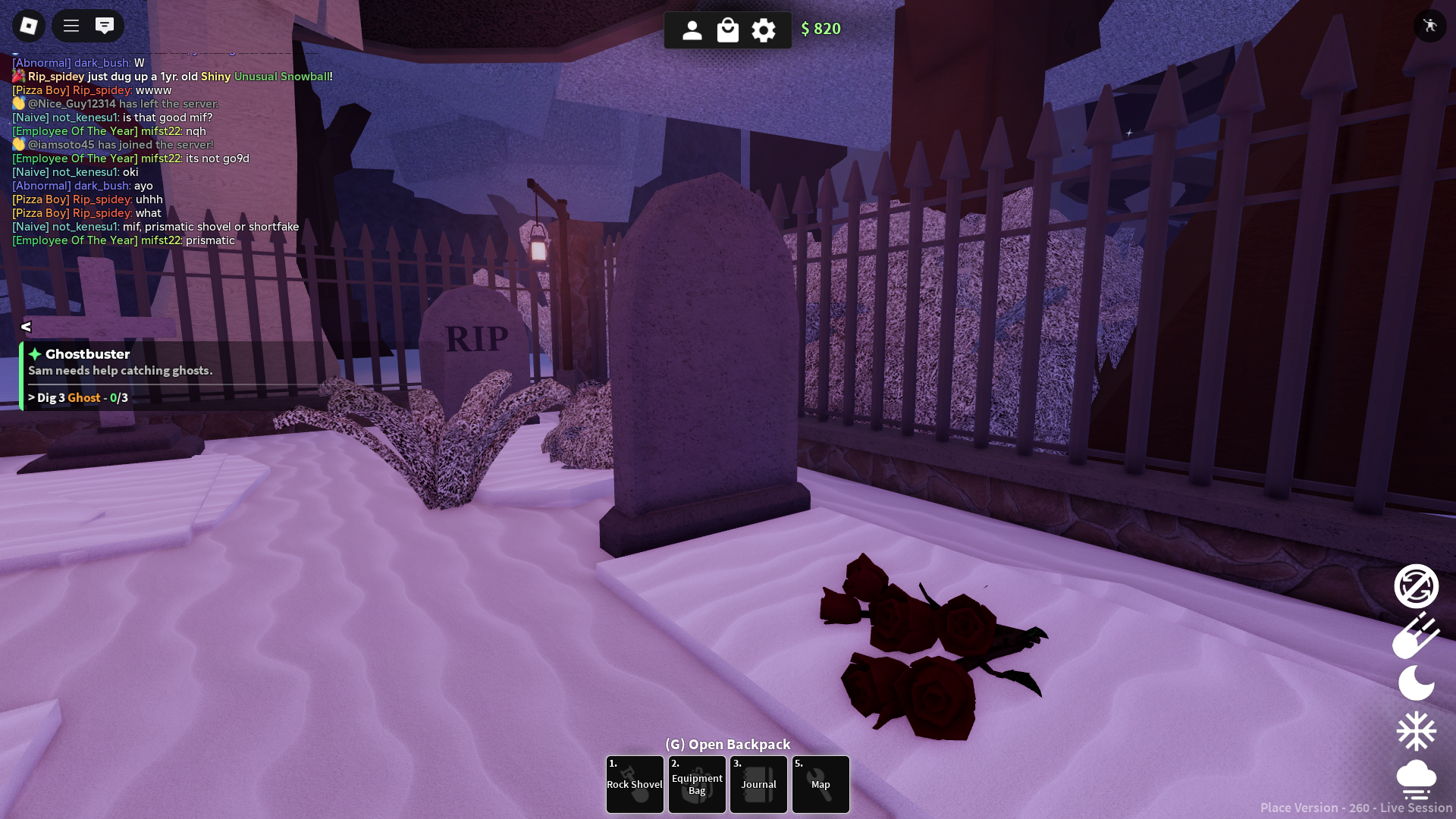
Task: Click the running figure icon top right
Action: (x=1430, y=26)
